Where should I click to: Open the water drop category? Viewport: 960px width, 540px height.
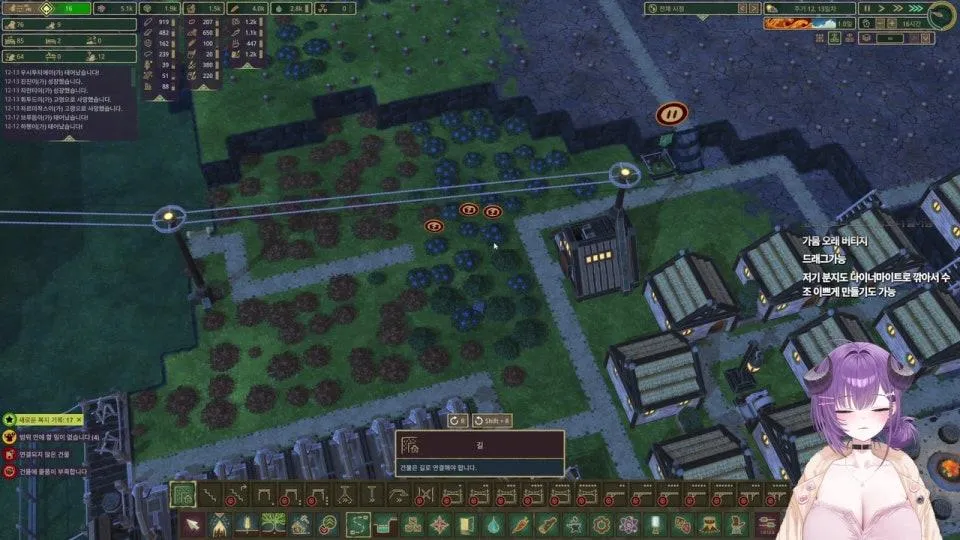491,523
